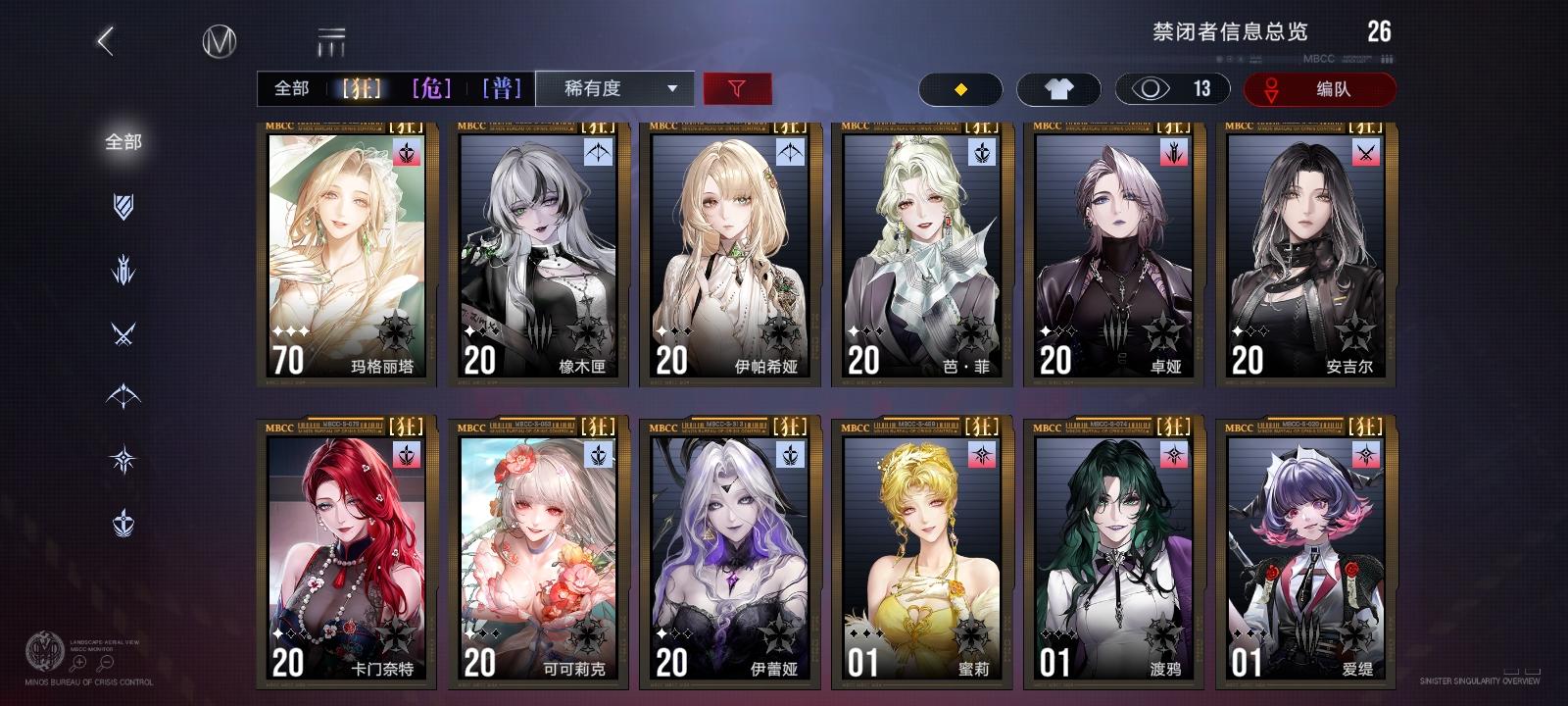The height and width of the screenshot is (706, 1568).
Task: Select the [普] filter tab
Action: click(x=503, y=88)
